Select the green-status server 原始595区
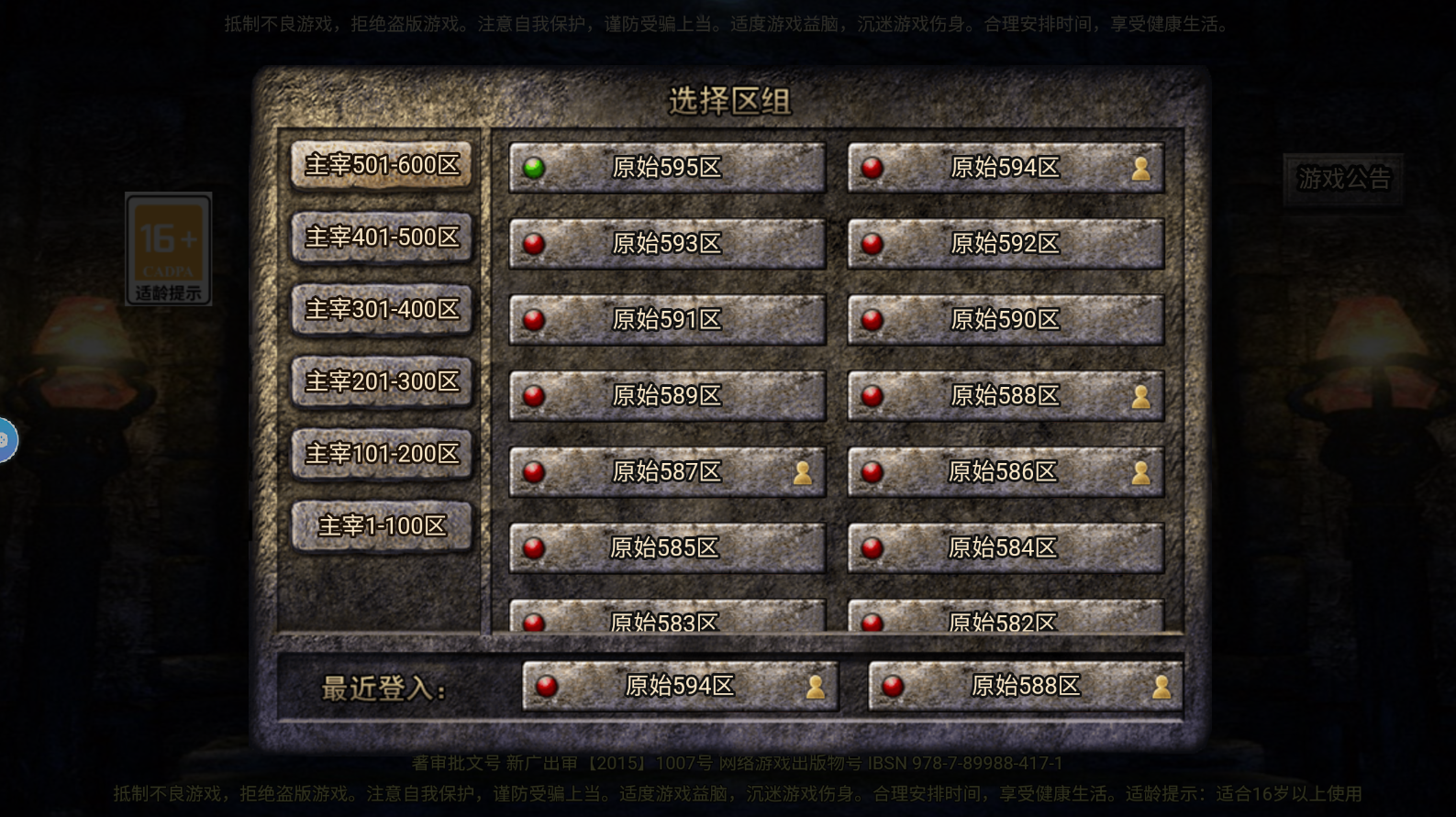Image resolution: width=1456 pixels, height=817 pixels. pos(667,168)
